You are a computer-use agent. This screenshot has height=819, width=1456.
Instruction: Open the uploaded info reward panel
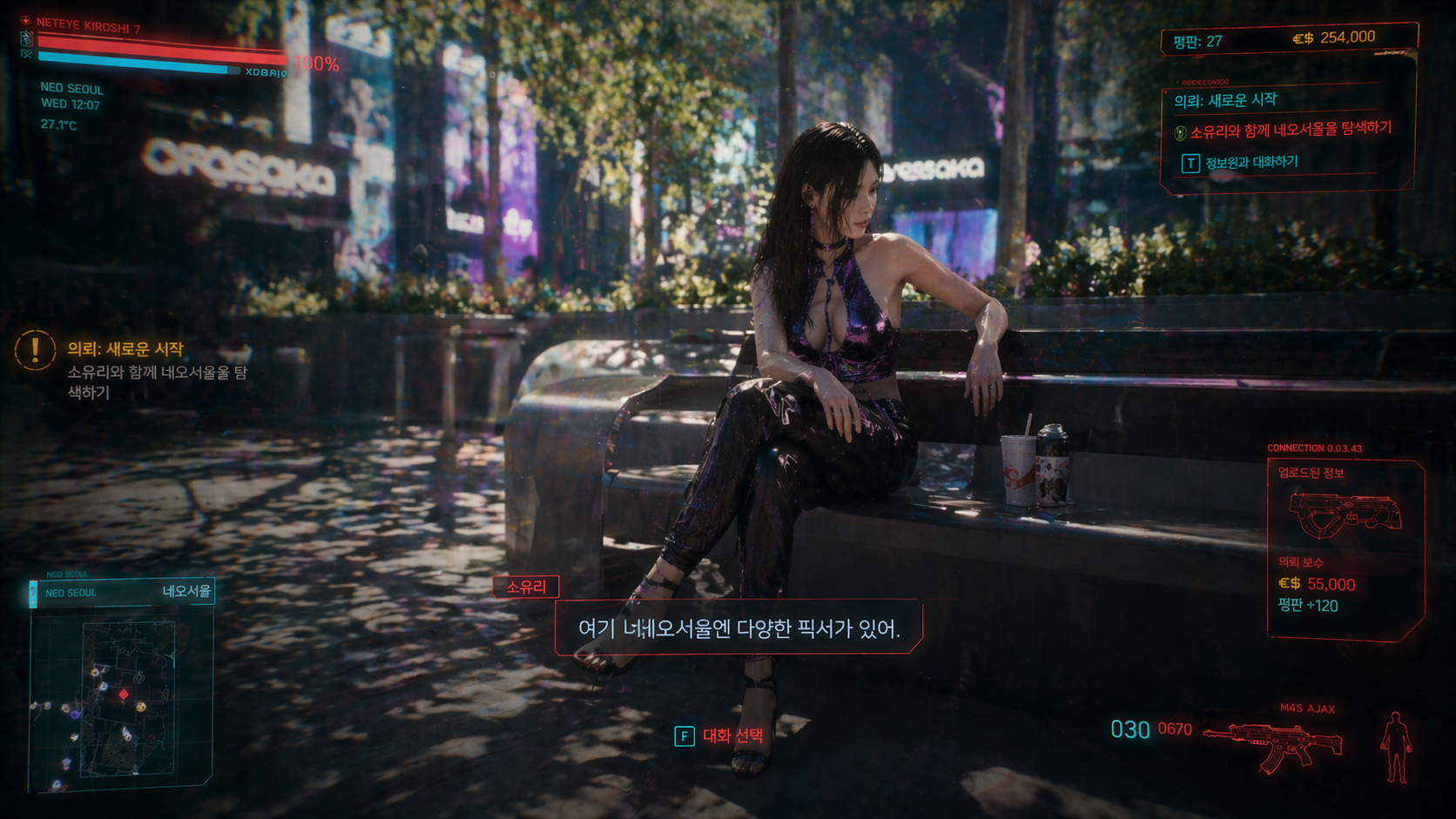(x=1345, y=550)
